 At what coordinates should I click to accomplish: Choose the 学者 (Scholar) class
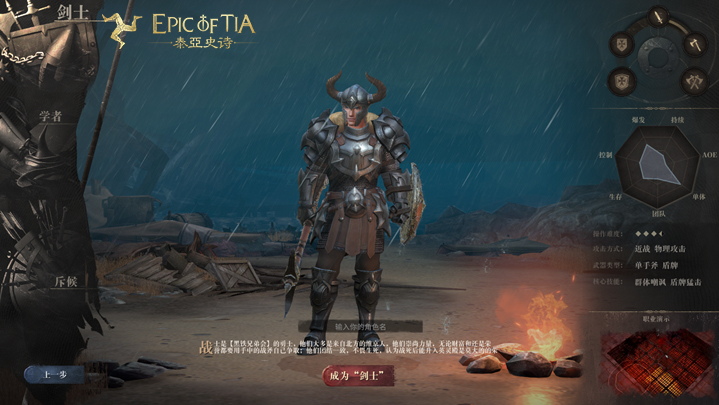click(51, 117)
